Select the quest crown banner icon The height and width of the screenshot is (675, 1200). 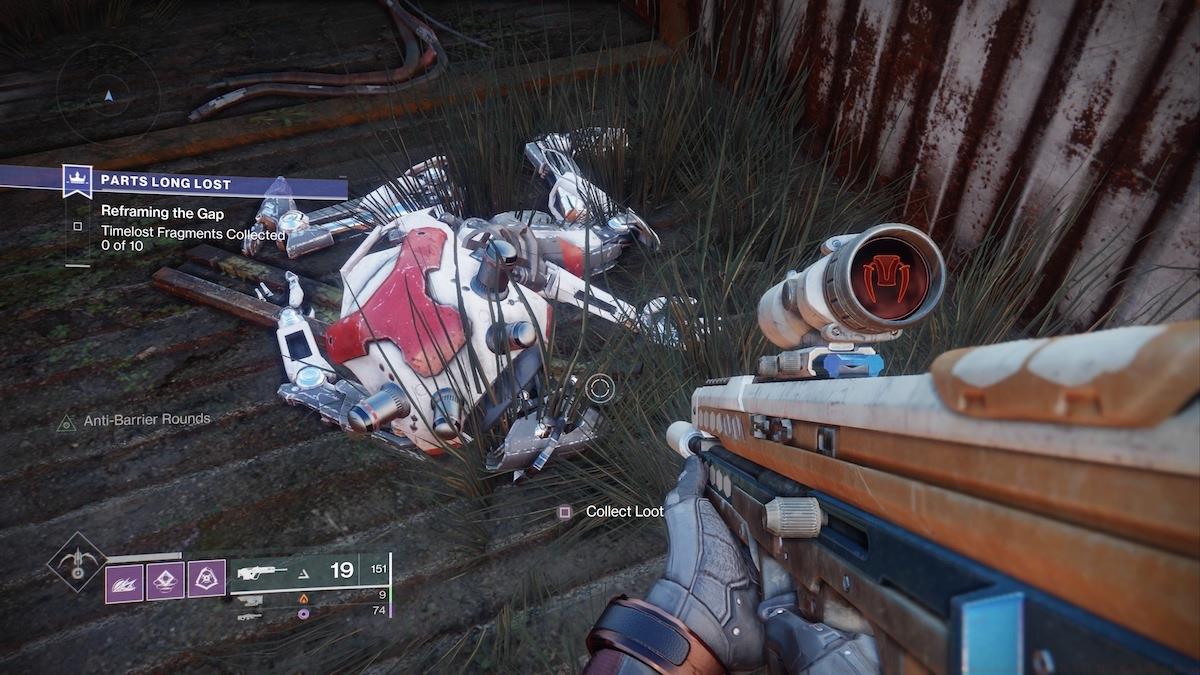click(x=77, y=182)
